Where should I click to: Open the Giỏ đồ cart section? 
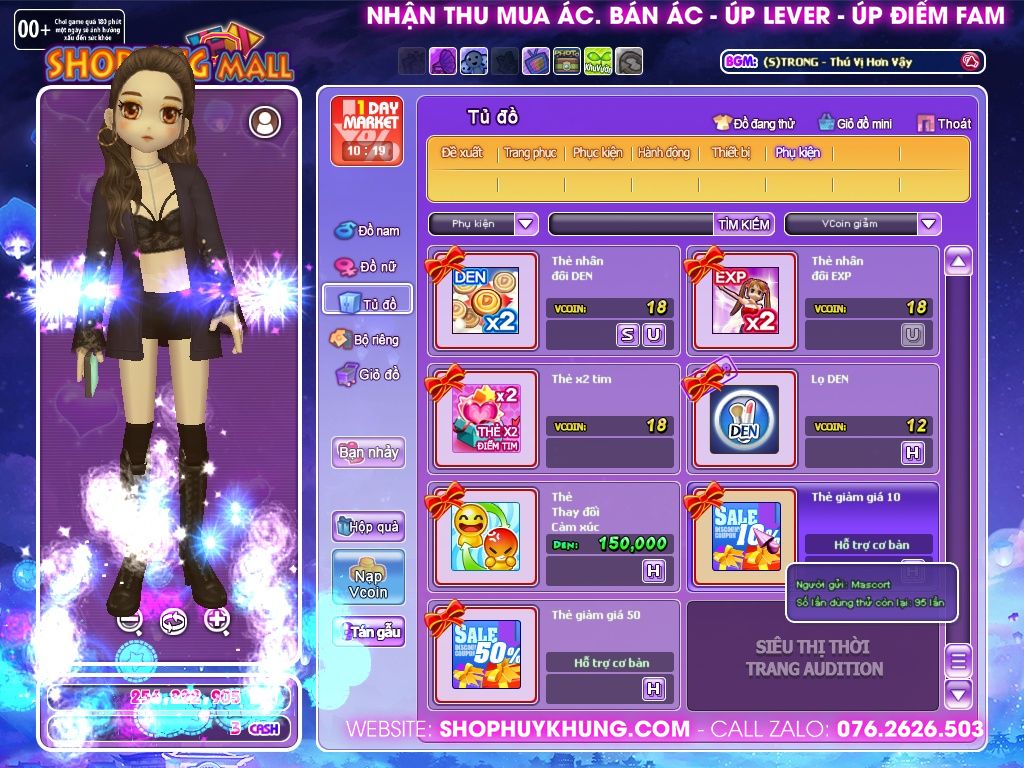coord(367,375)
